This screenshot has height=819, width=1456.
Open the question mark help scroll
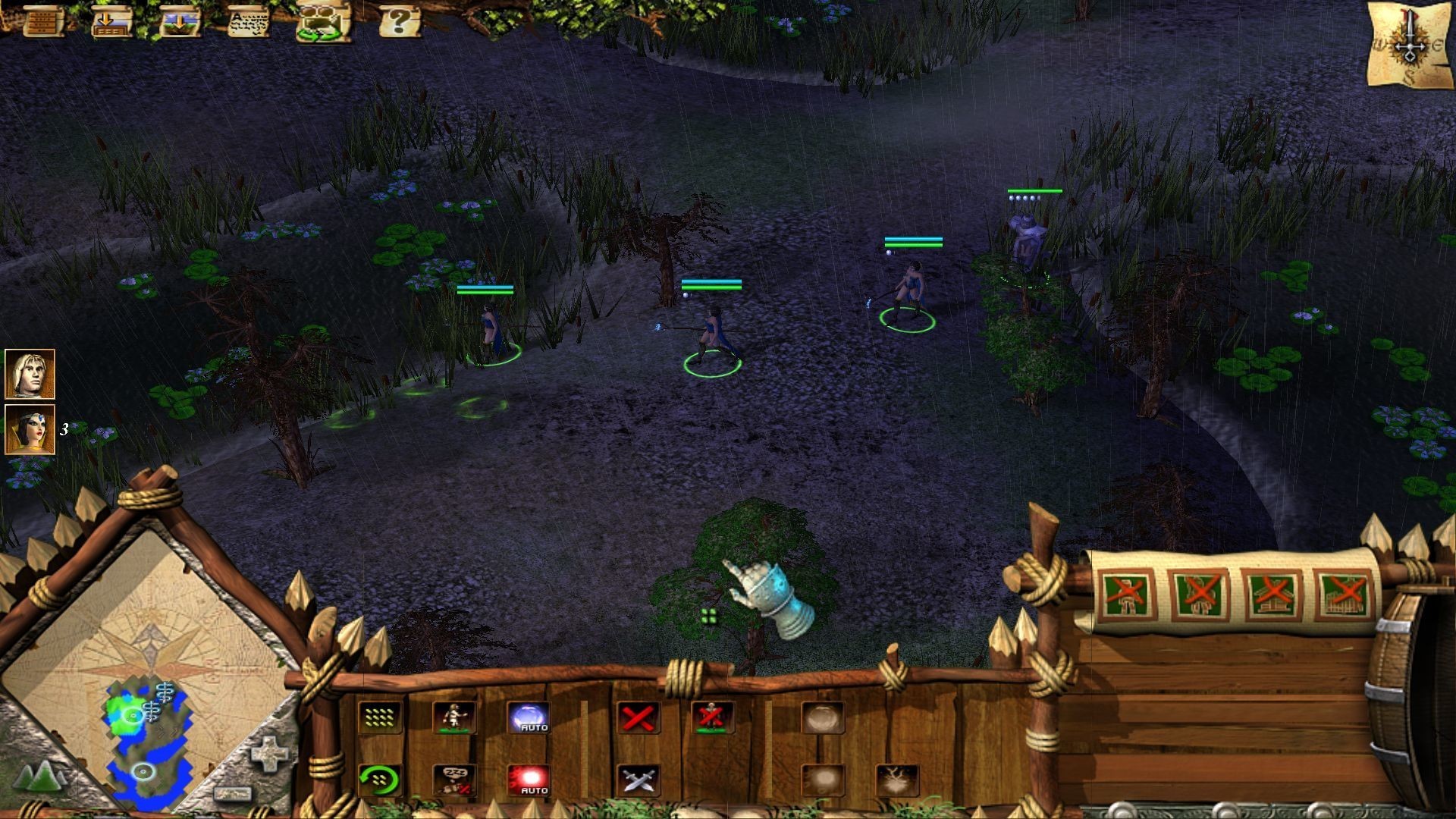pos(399,21)
